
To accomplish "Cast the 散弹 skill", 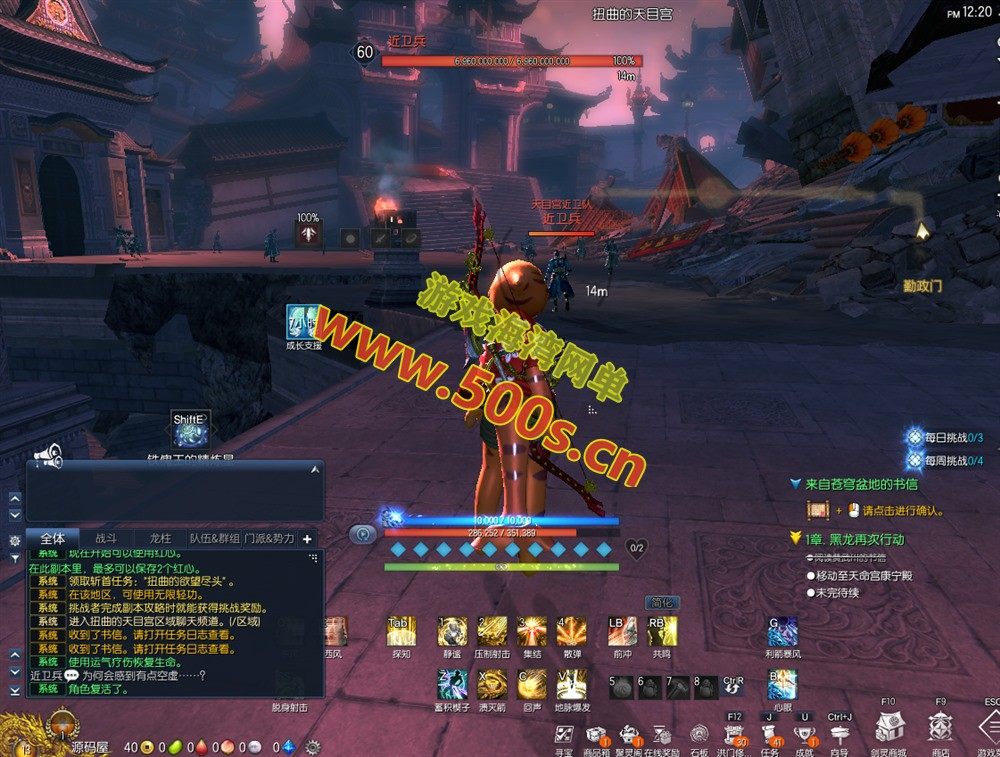I will [x=572, y=632].
